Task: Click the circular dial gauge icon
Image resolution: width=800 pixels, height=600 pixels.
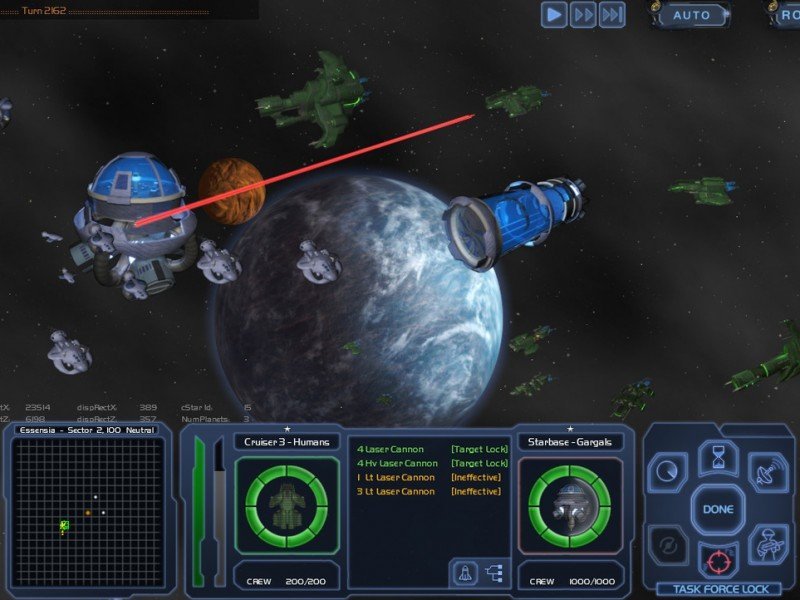Action: coord(667,468)
